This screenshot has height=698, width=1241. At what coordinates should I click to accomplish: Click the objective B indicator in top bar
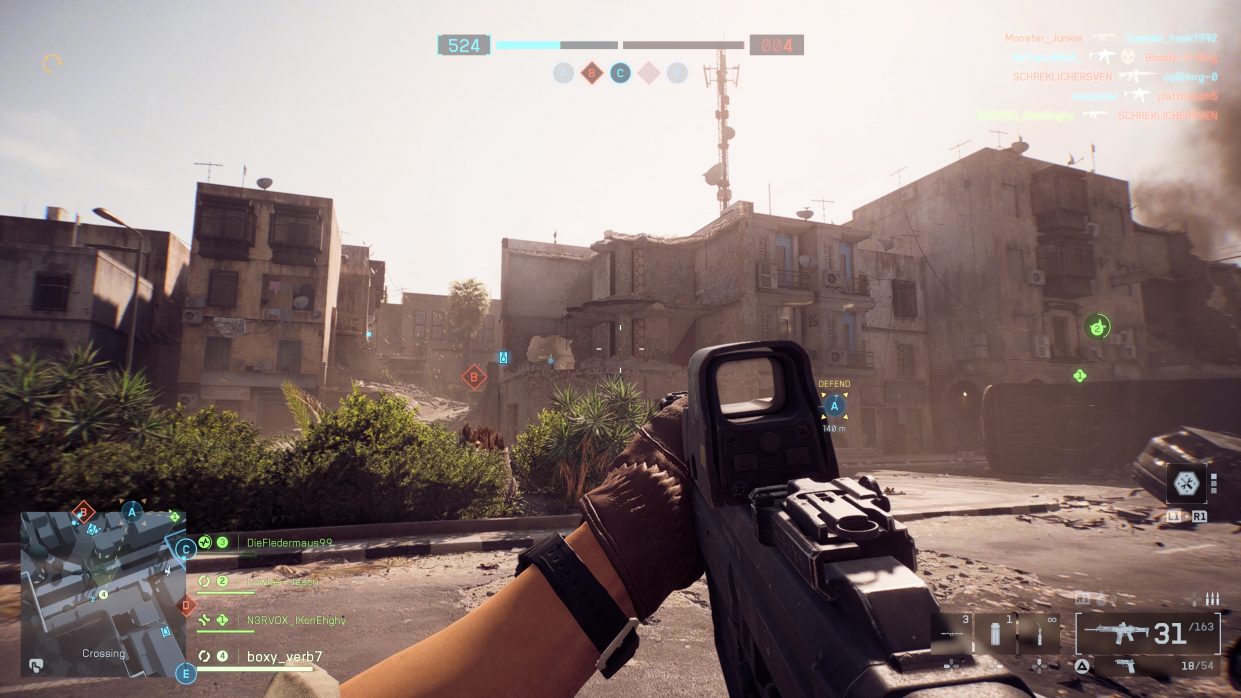tap(592, 72)
